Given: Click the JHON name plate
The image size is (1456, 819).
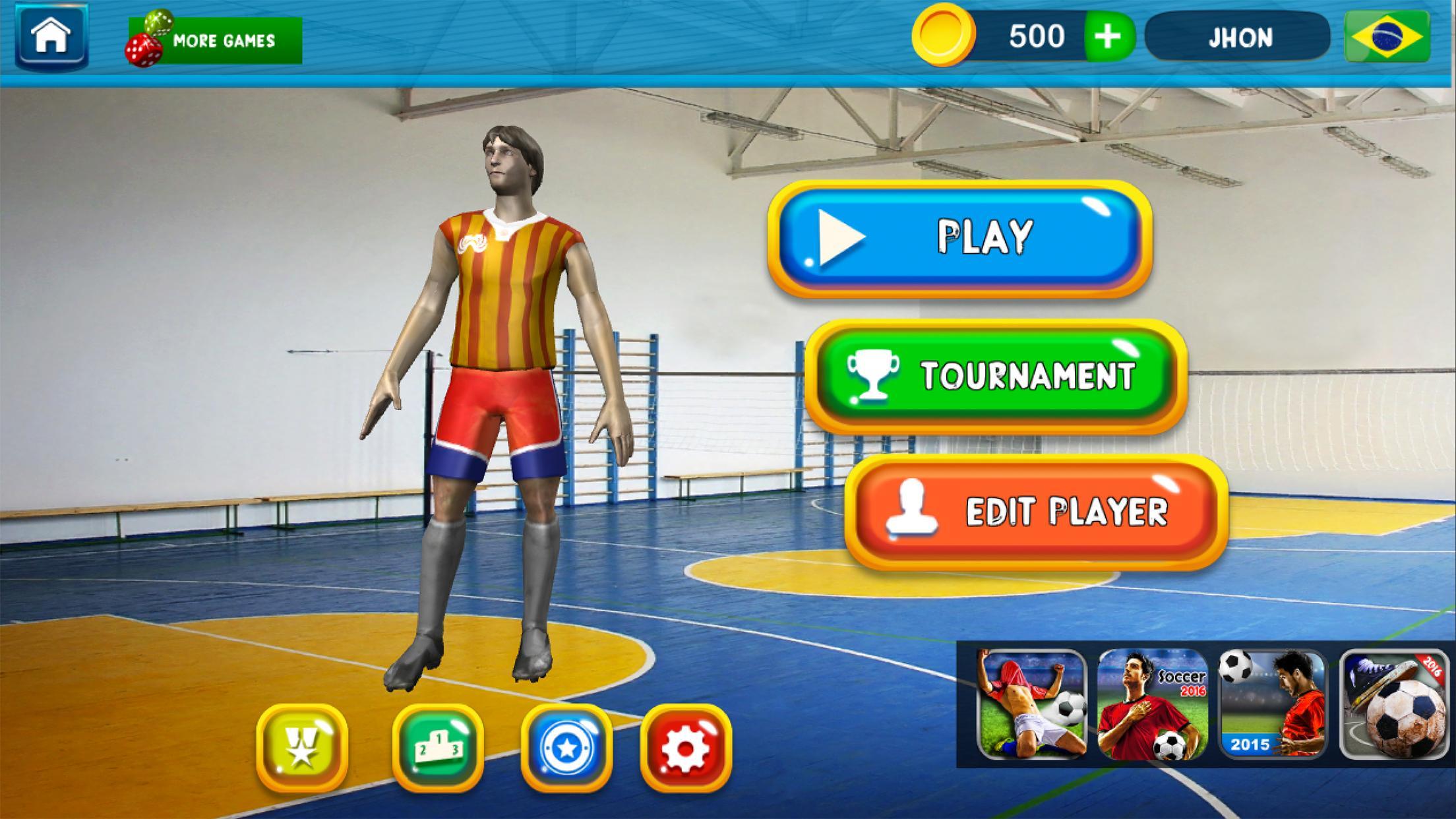Looking at the screenshot, I should coord(1240,38).
